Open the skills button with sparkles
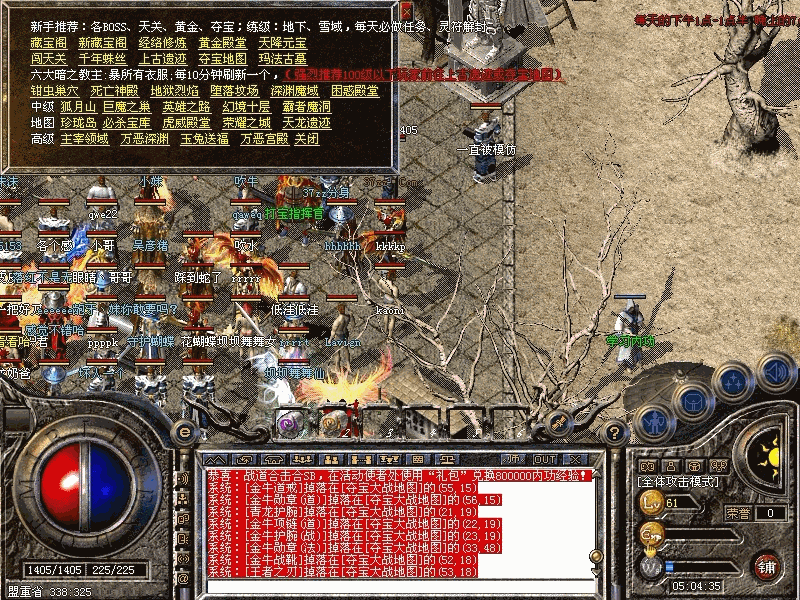This screenshot has width=800, height=600. [x=733, y=380]
